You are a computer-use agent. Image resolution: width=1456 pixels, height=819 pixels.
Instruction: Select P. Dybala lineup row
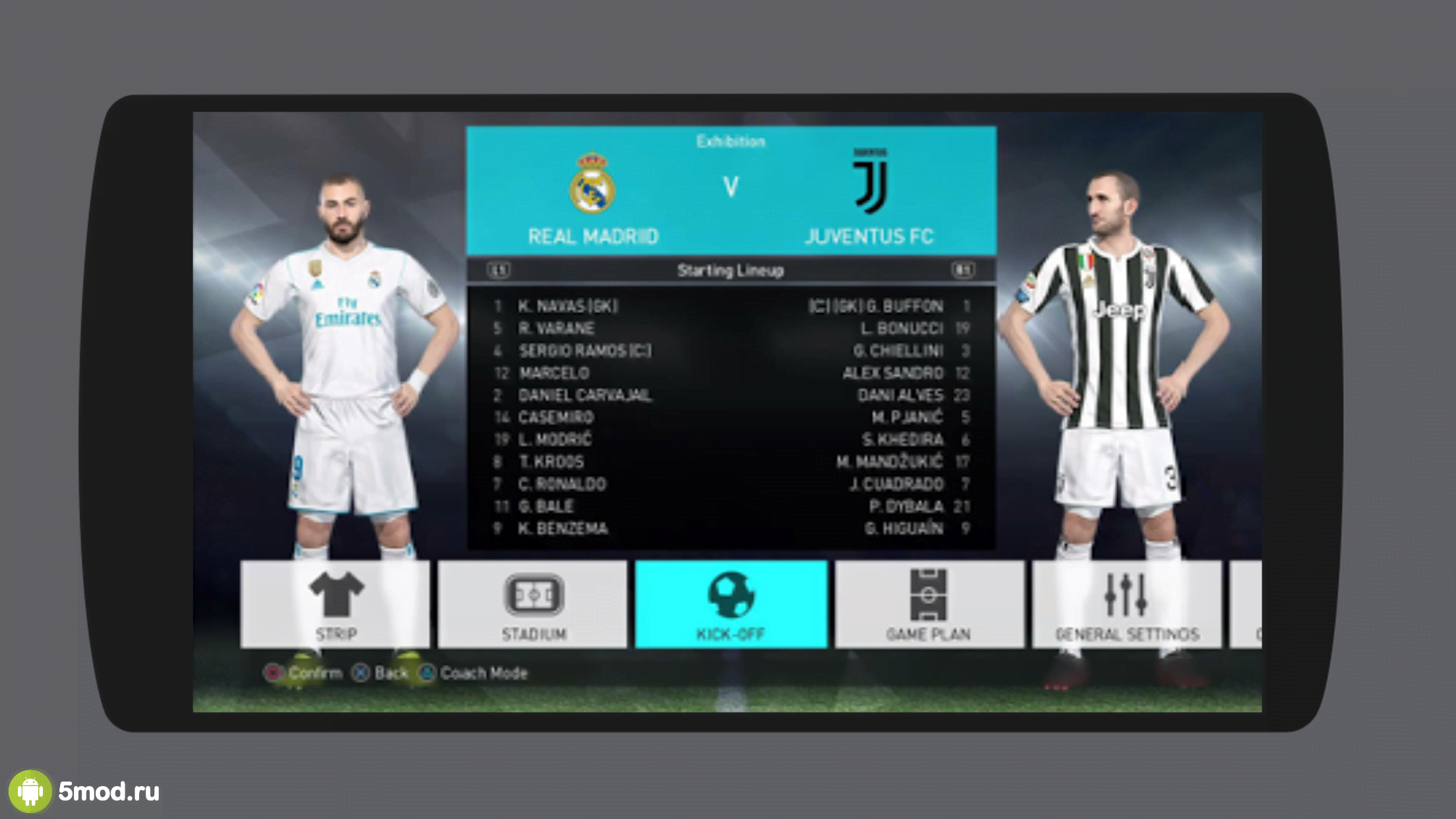pos(906,506)
